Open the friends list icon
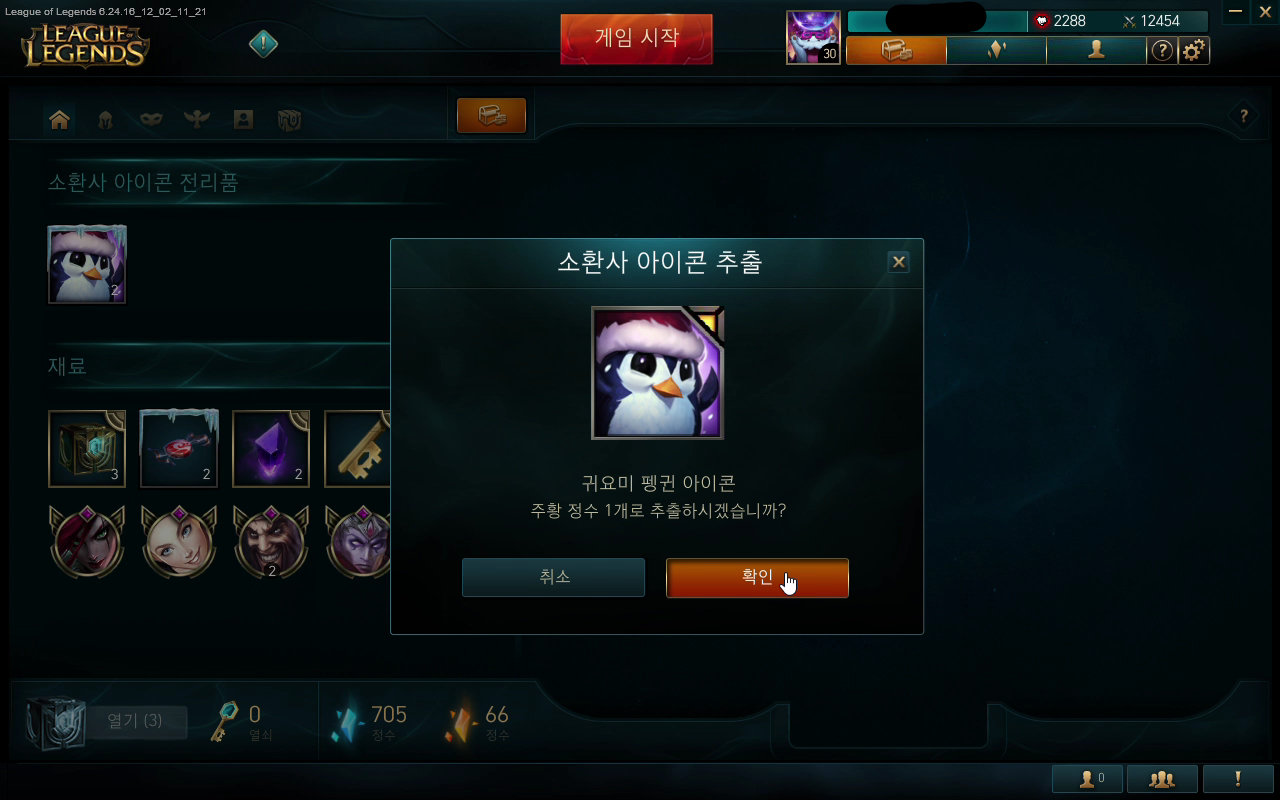 click(1162, 778)
